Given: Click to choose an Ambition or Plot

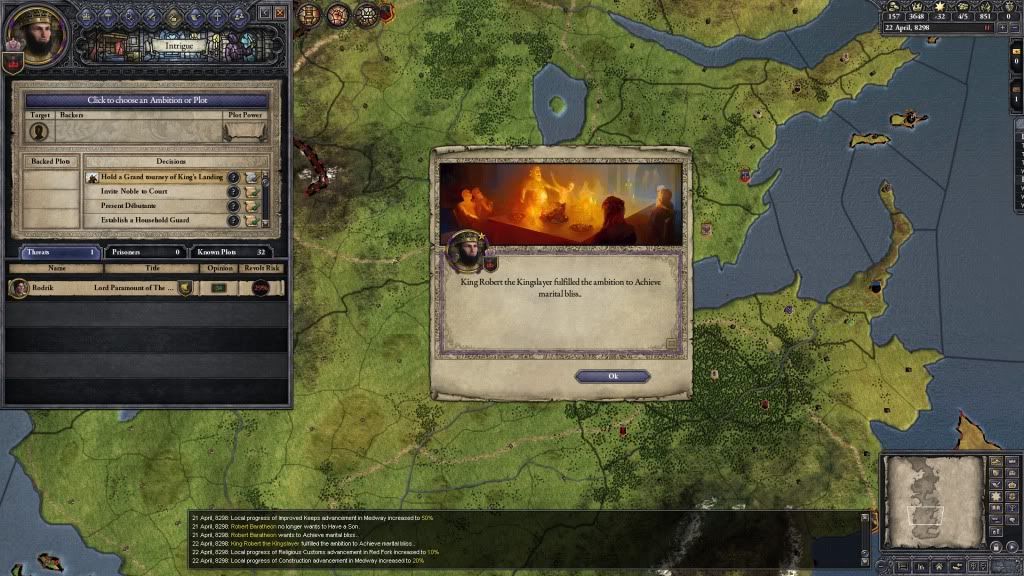Looking at the screenshot, I should (147, 100).
